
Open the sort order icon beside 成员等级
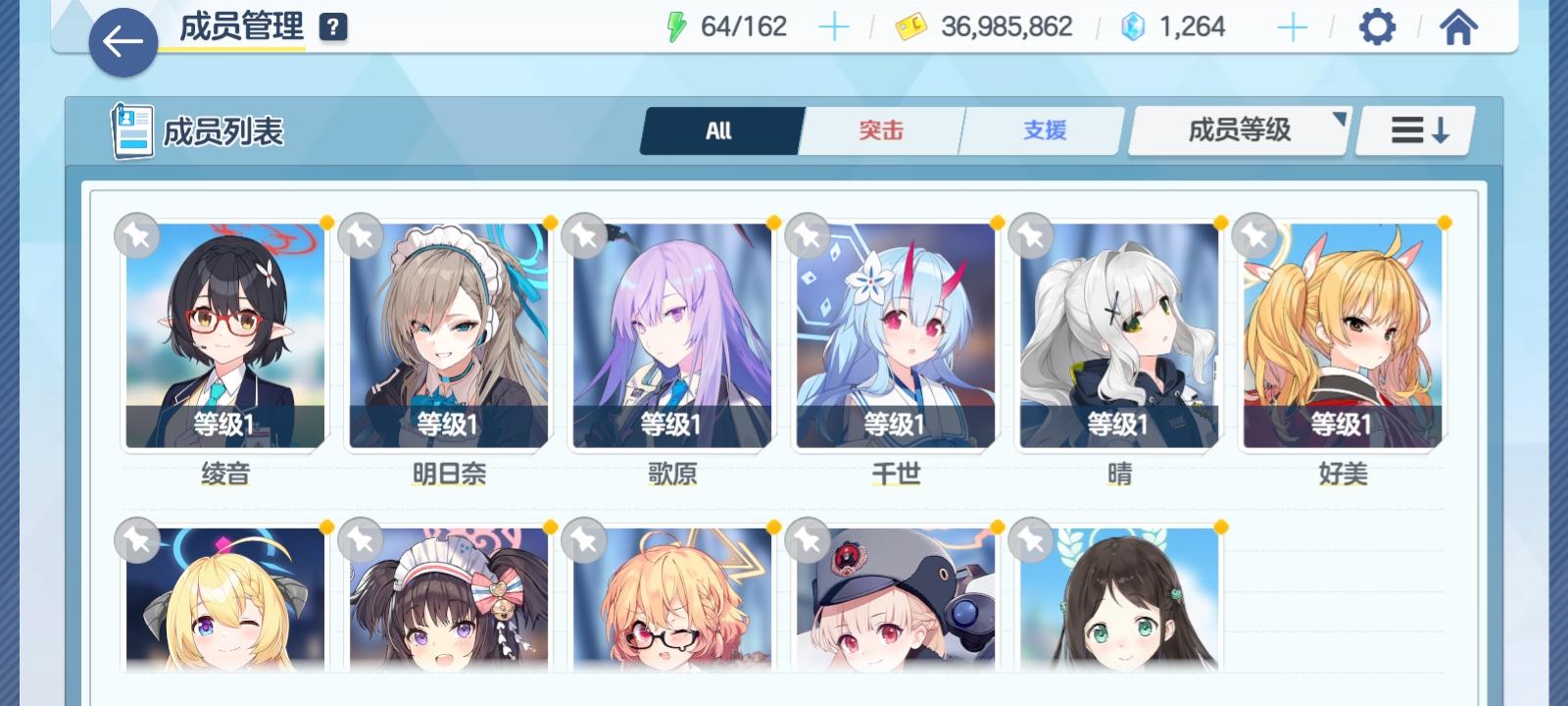pos(1415,129)
